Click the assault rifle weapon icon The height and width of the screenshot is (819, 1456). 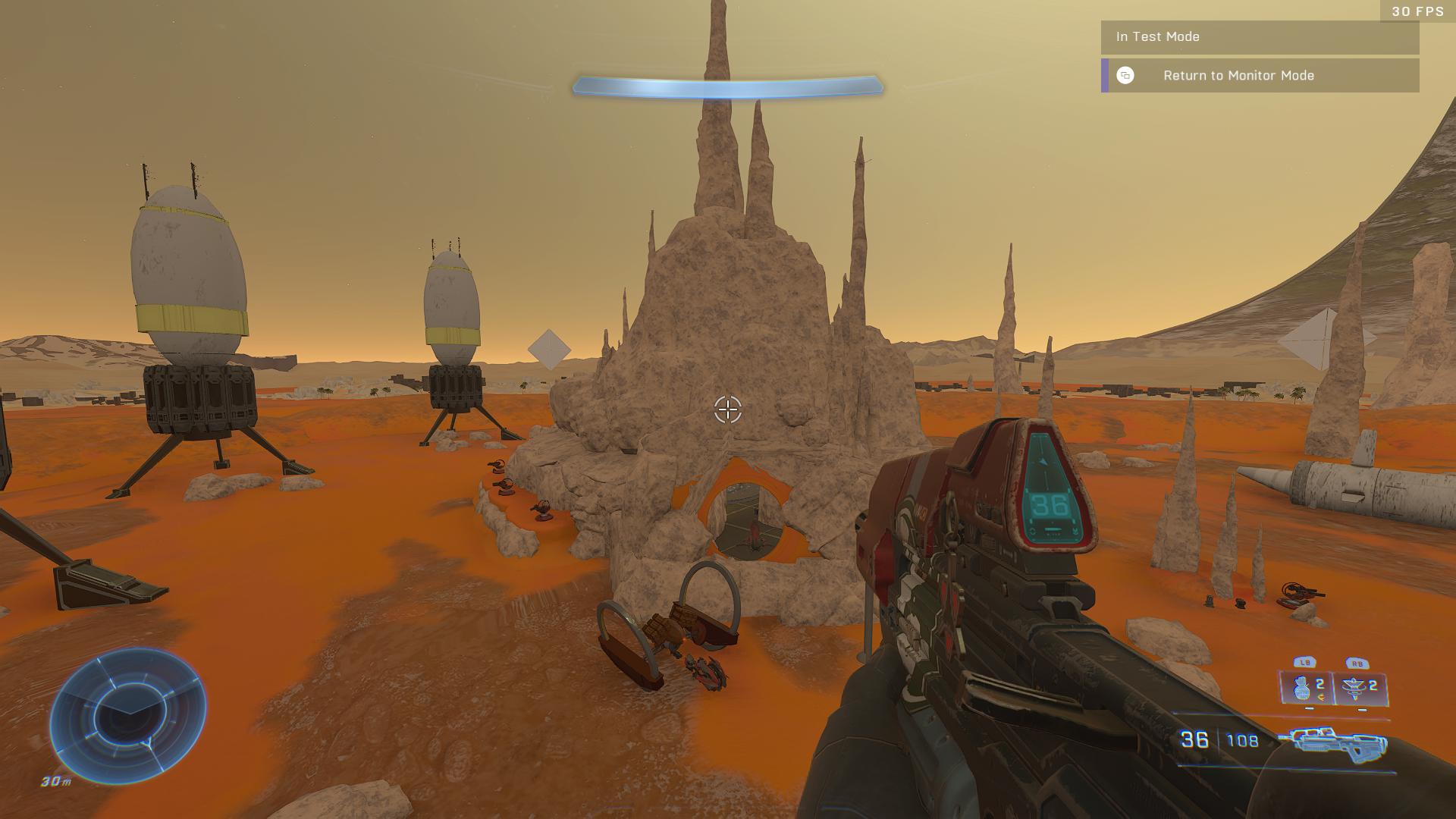[x=1332, y=743]
